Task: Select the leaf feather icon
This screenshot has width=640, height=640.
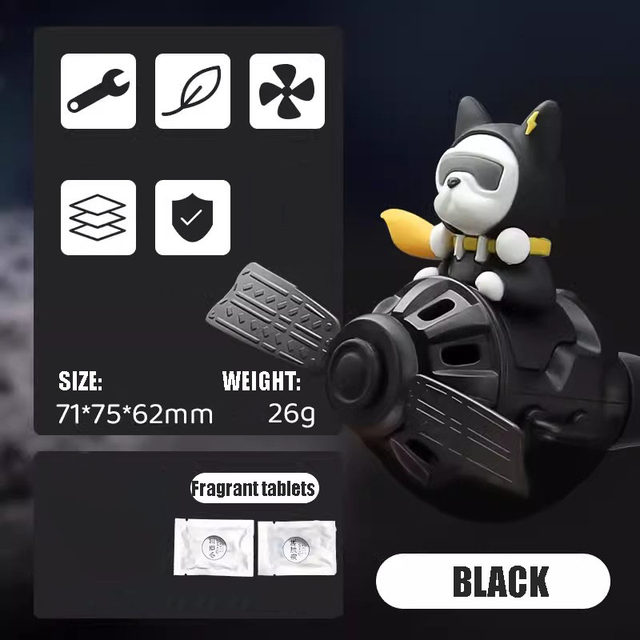Action: click(193, 91)
